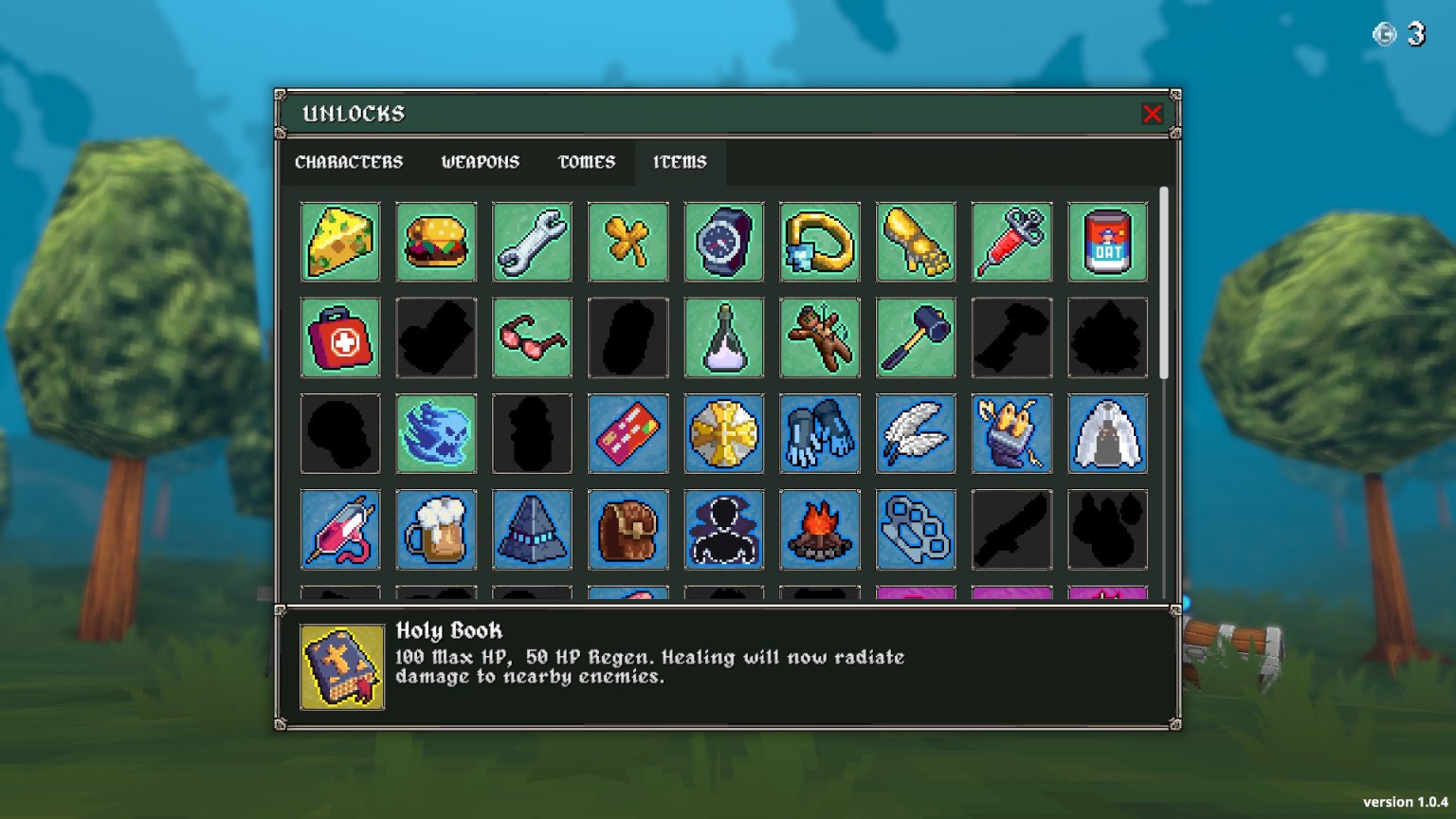Select the credit card item icon
The image size is (1456, 819).
628,434
